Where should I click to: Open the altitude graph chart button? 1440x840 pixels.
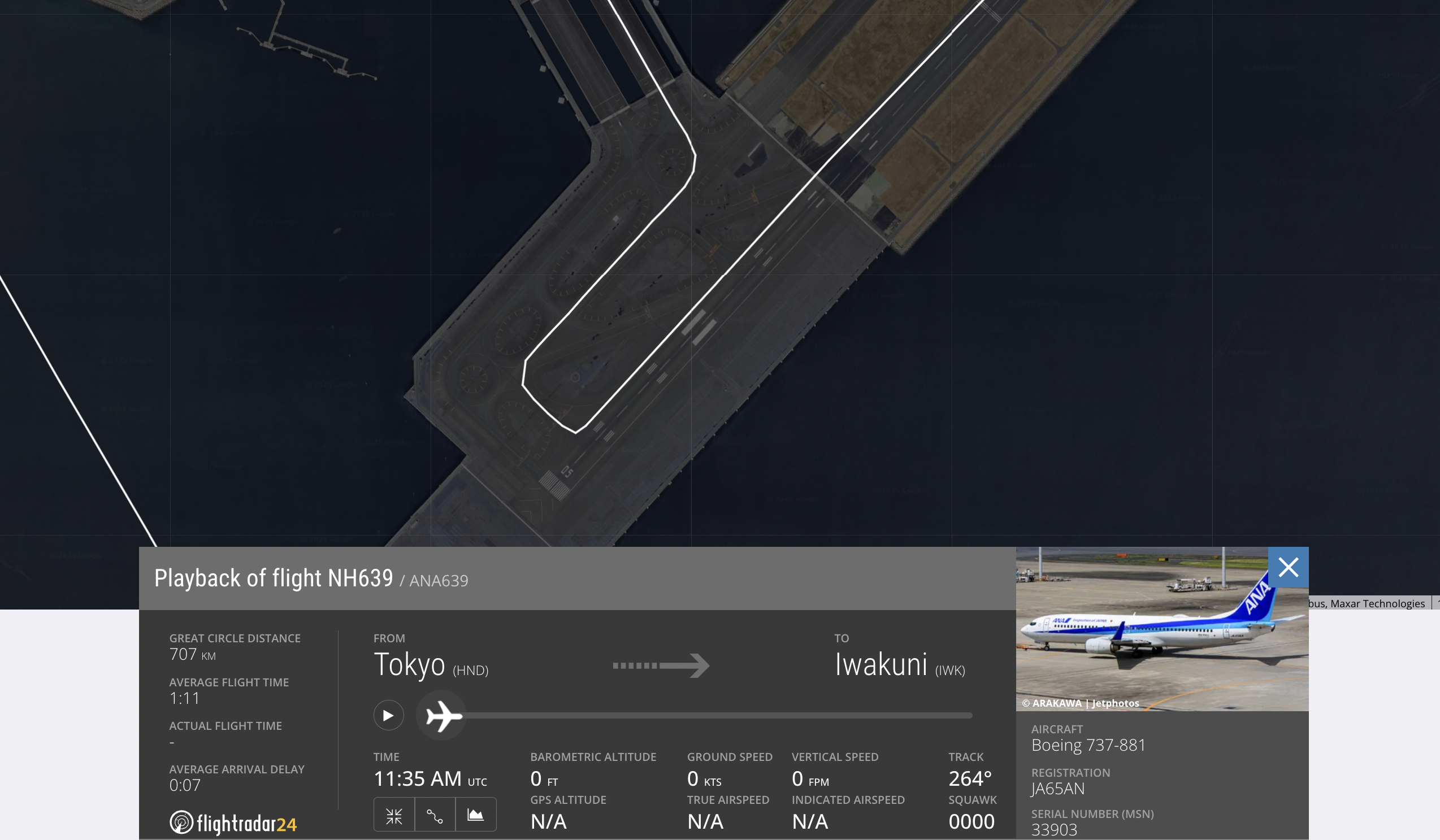pyautogui.click(x=475, y=816)
